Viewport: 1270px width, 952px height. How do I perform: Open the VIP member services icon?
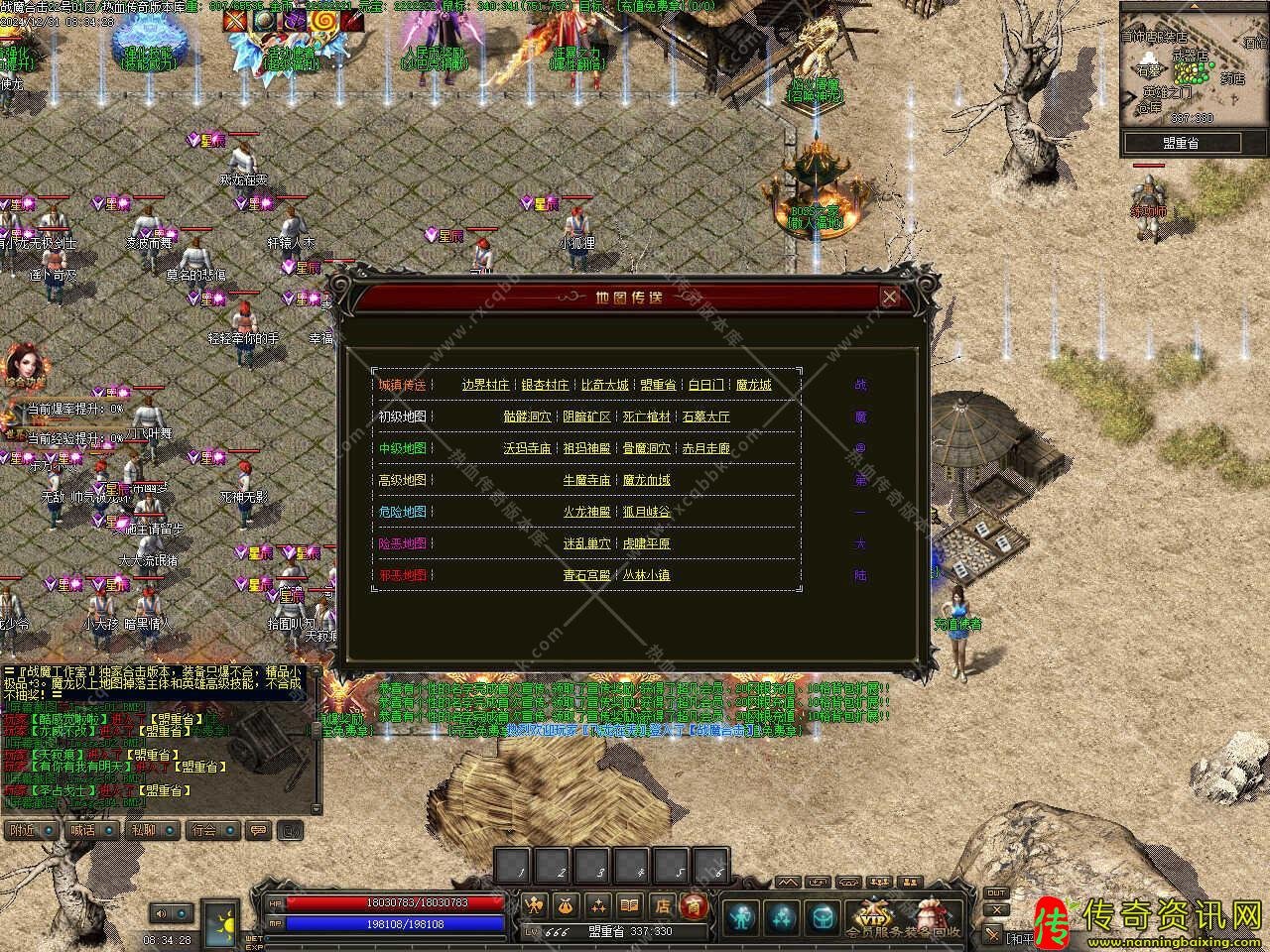(873, 914)
